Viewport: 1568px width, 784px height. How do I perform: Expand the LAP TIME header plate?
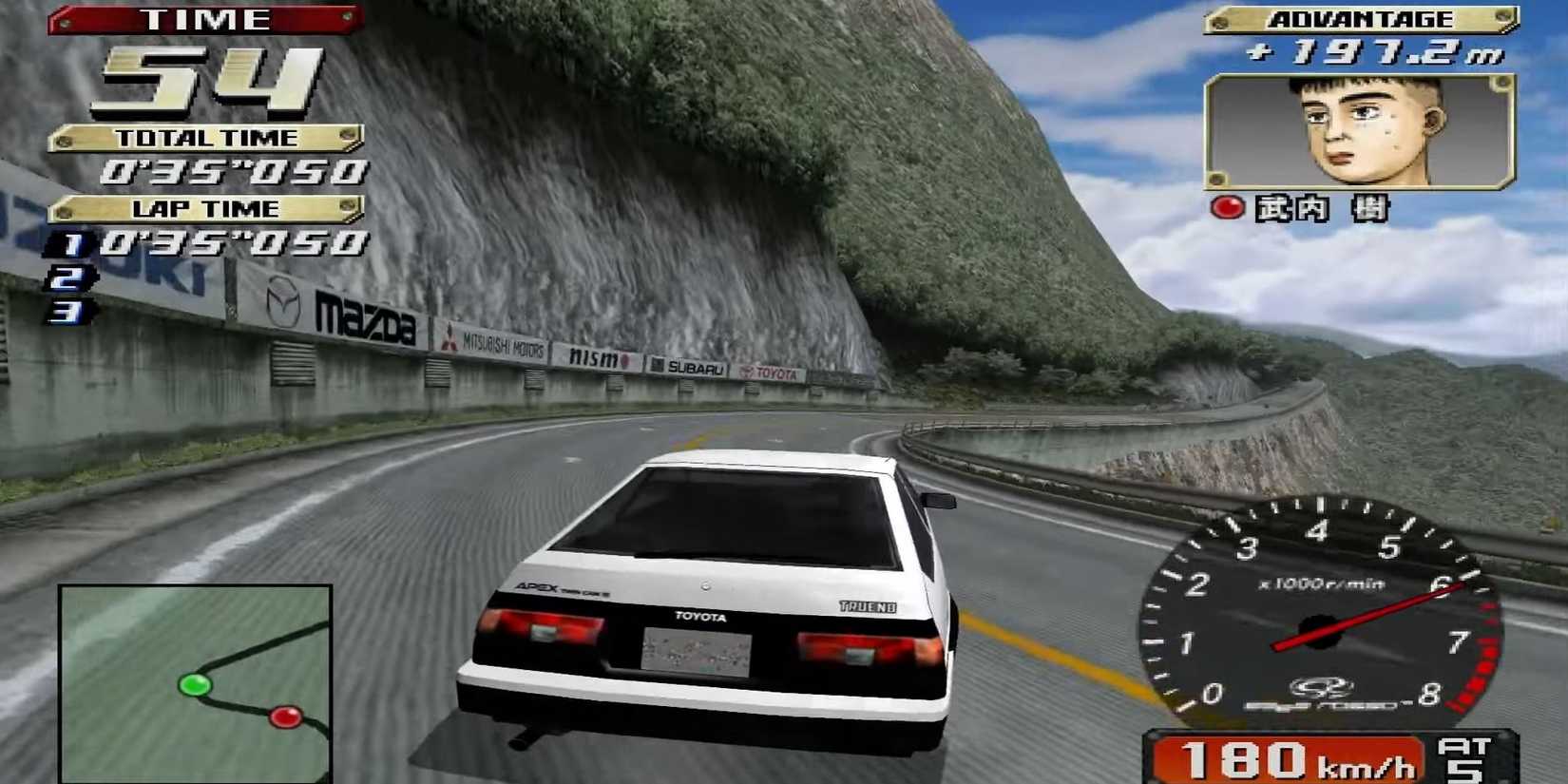(x=207, y=207)
